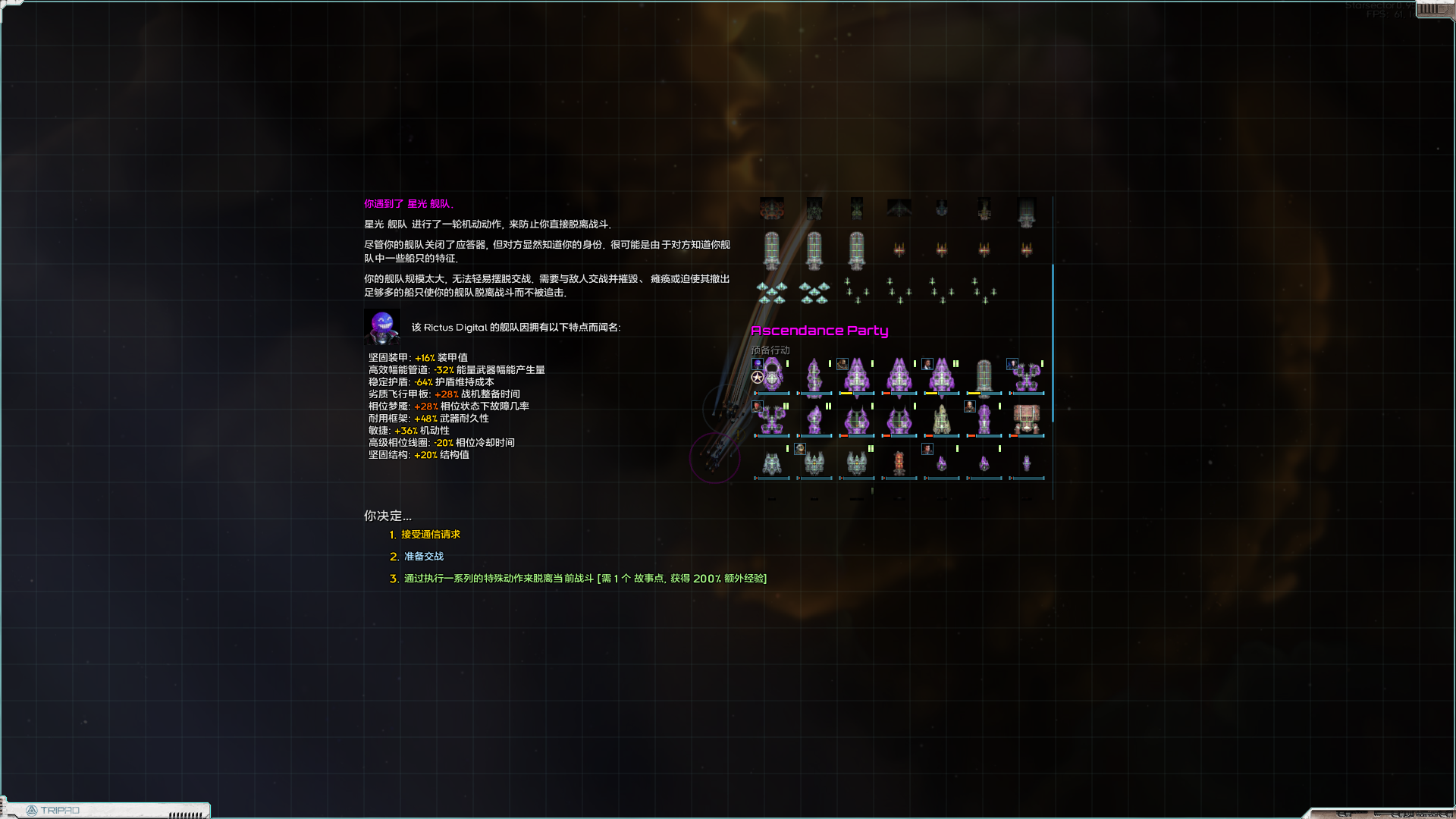Choose option 1 接受通信请求
Viewport: 1456px width, 819px height.
429,535
